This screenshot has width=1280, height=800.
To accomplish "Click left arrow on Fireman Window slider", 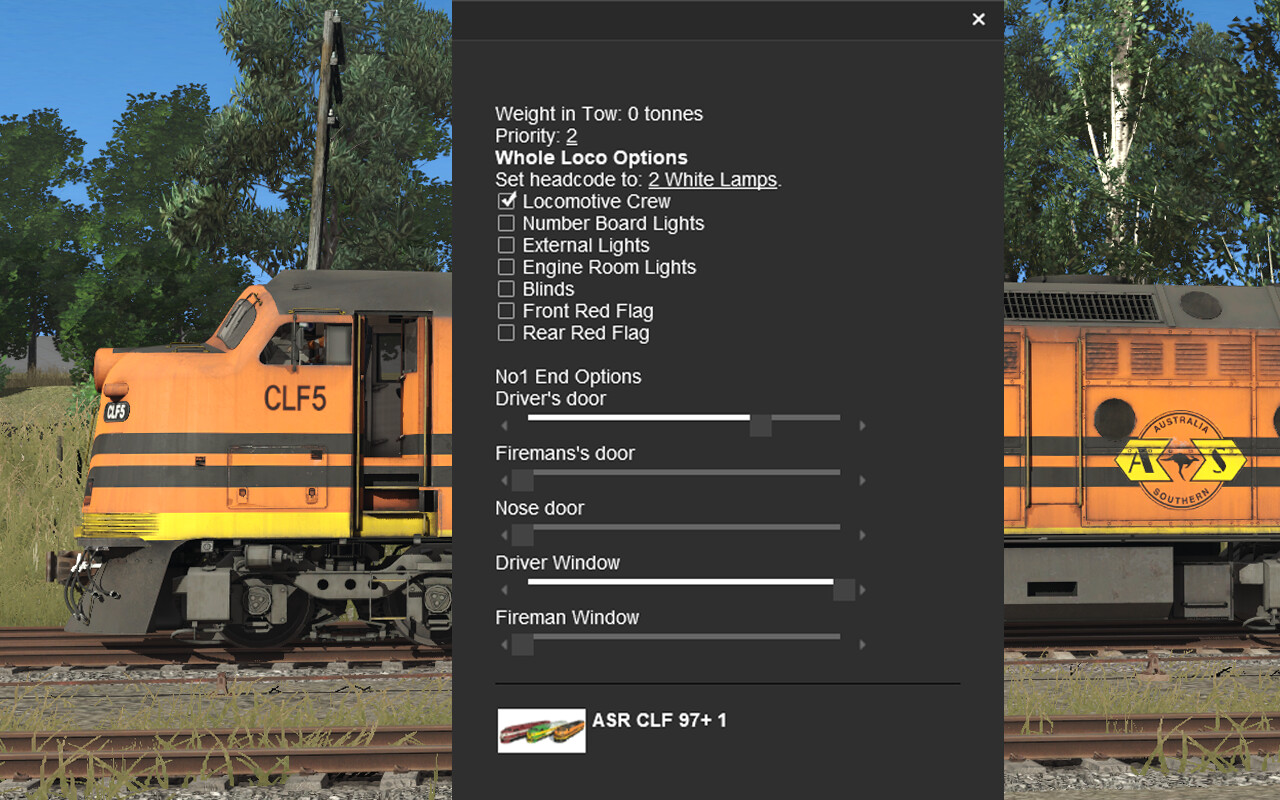I will (x=504, y=644).
